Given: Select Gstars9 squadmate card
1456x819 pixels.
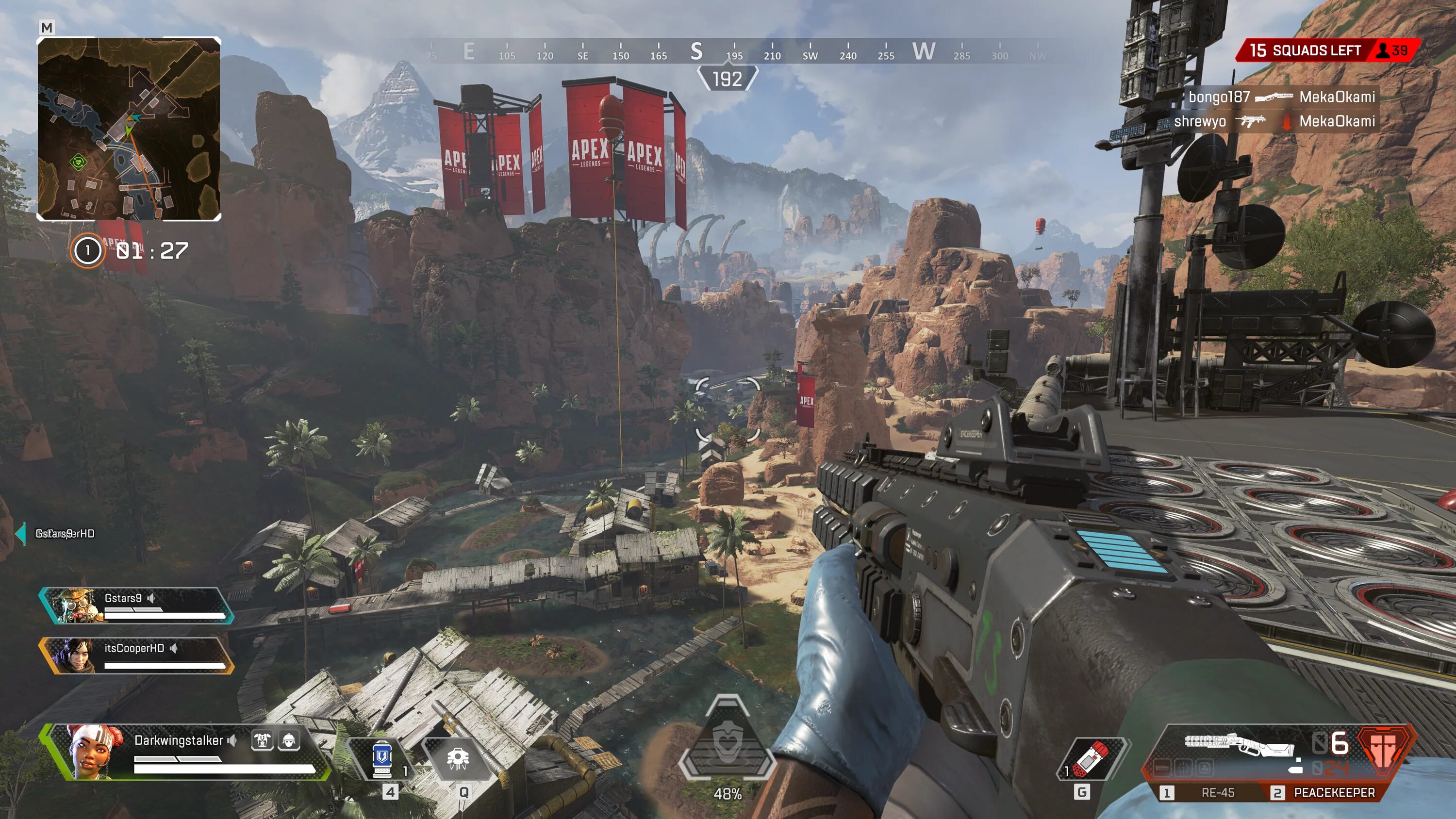Looking at the screenshot, I should point(136,606).
